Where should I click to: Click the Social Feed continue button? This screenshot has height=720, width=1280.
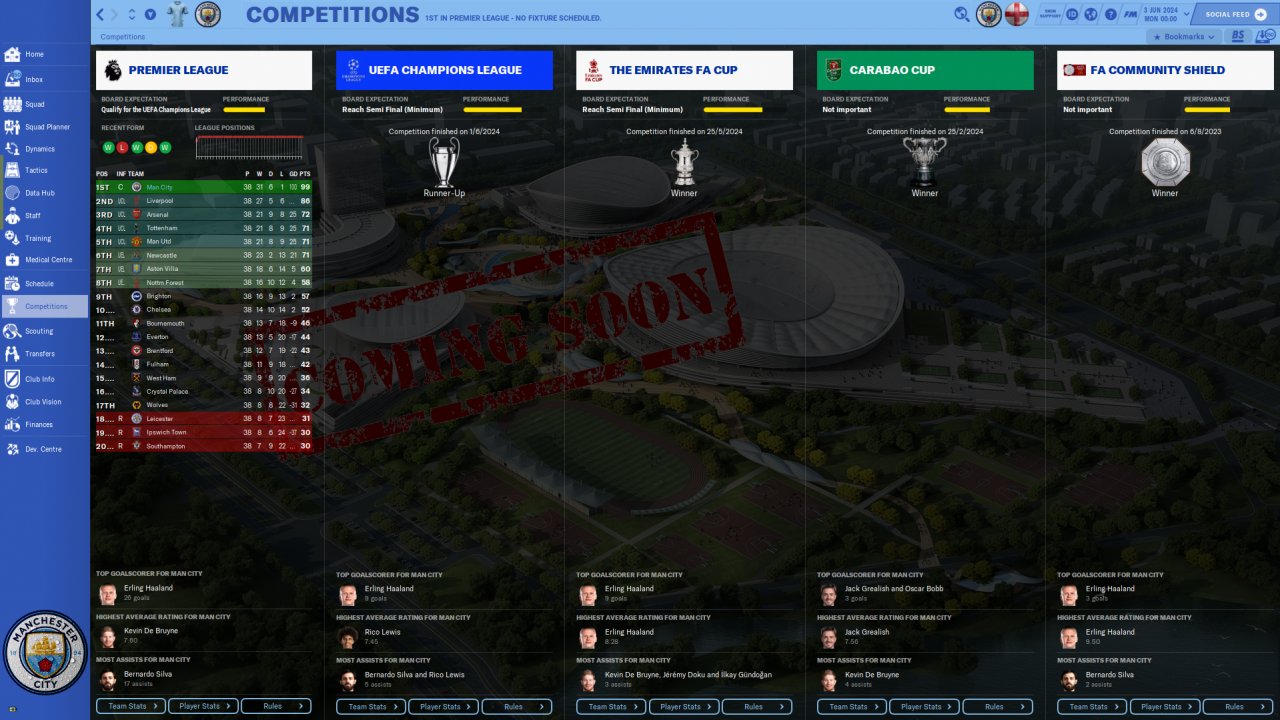click(x=1233, y=15)
